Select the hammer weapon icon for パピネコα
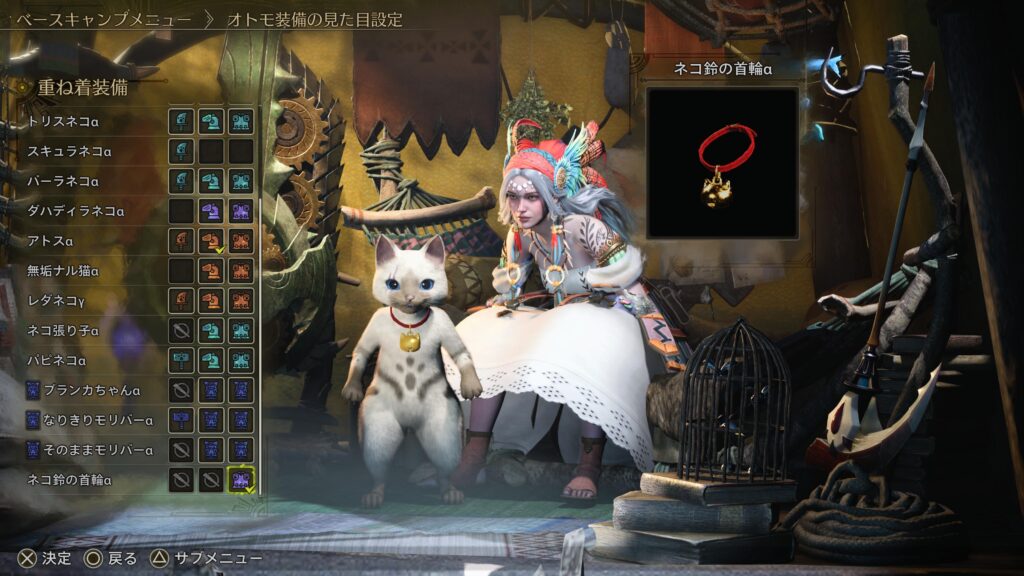This screenshot has width=1024, height=576. [181, 360]
